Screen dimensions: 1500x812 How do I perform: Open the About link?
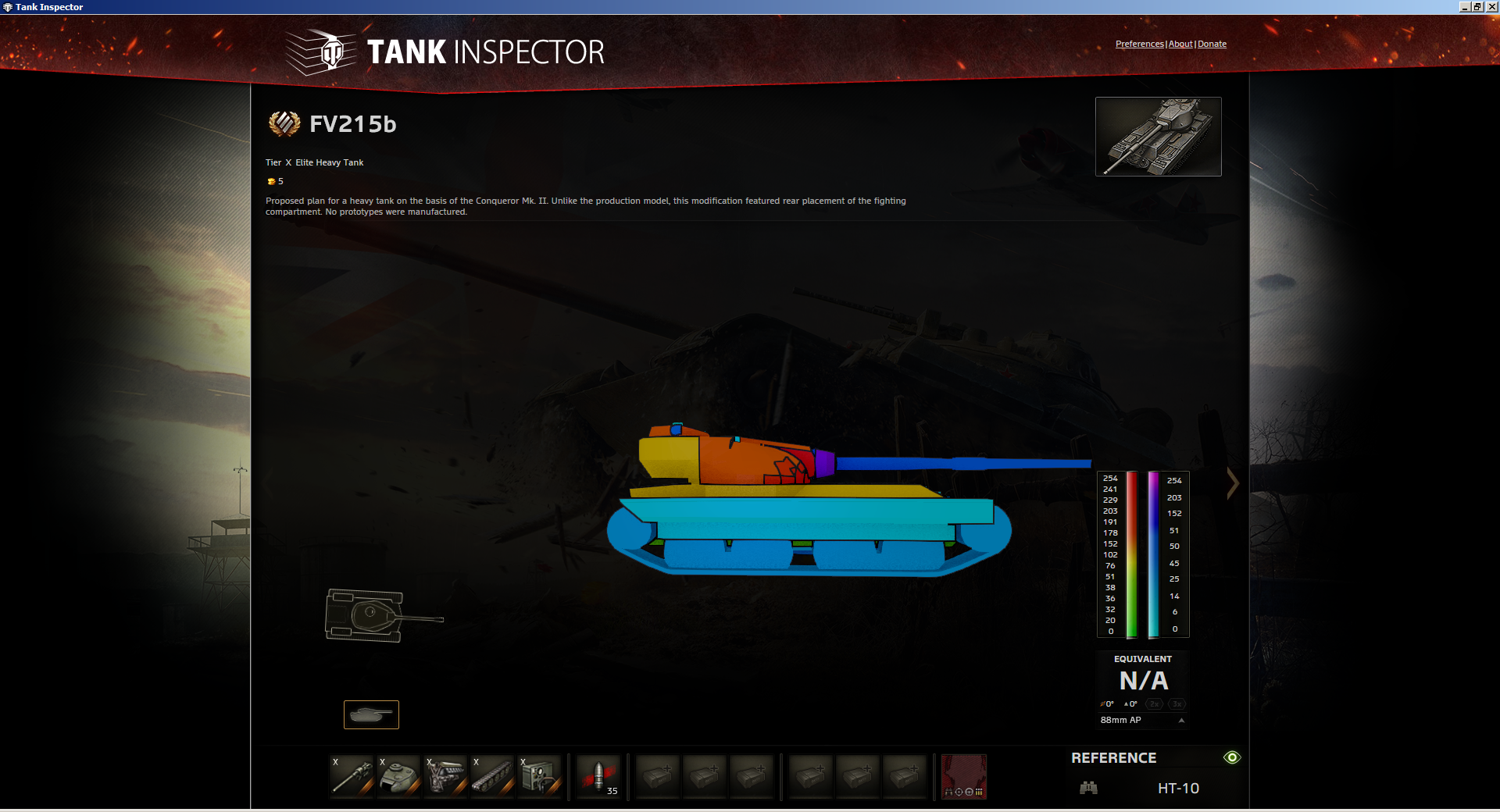[x=1180, y=44]
